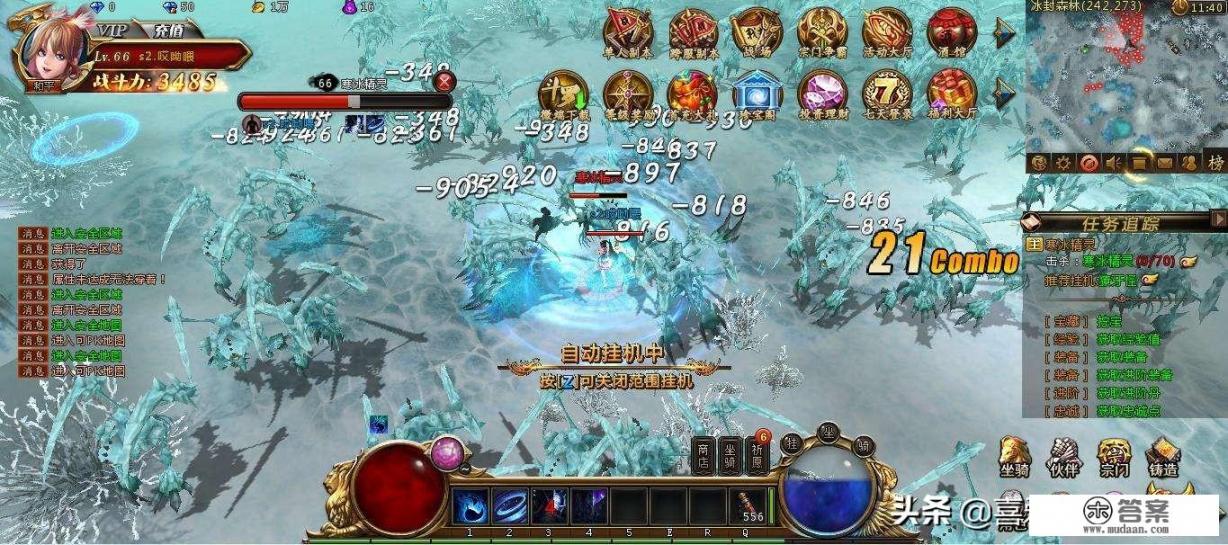Open the 投资理财 purple gem investment icon

pos(822,94)
